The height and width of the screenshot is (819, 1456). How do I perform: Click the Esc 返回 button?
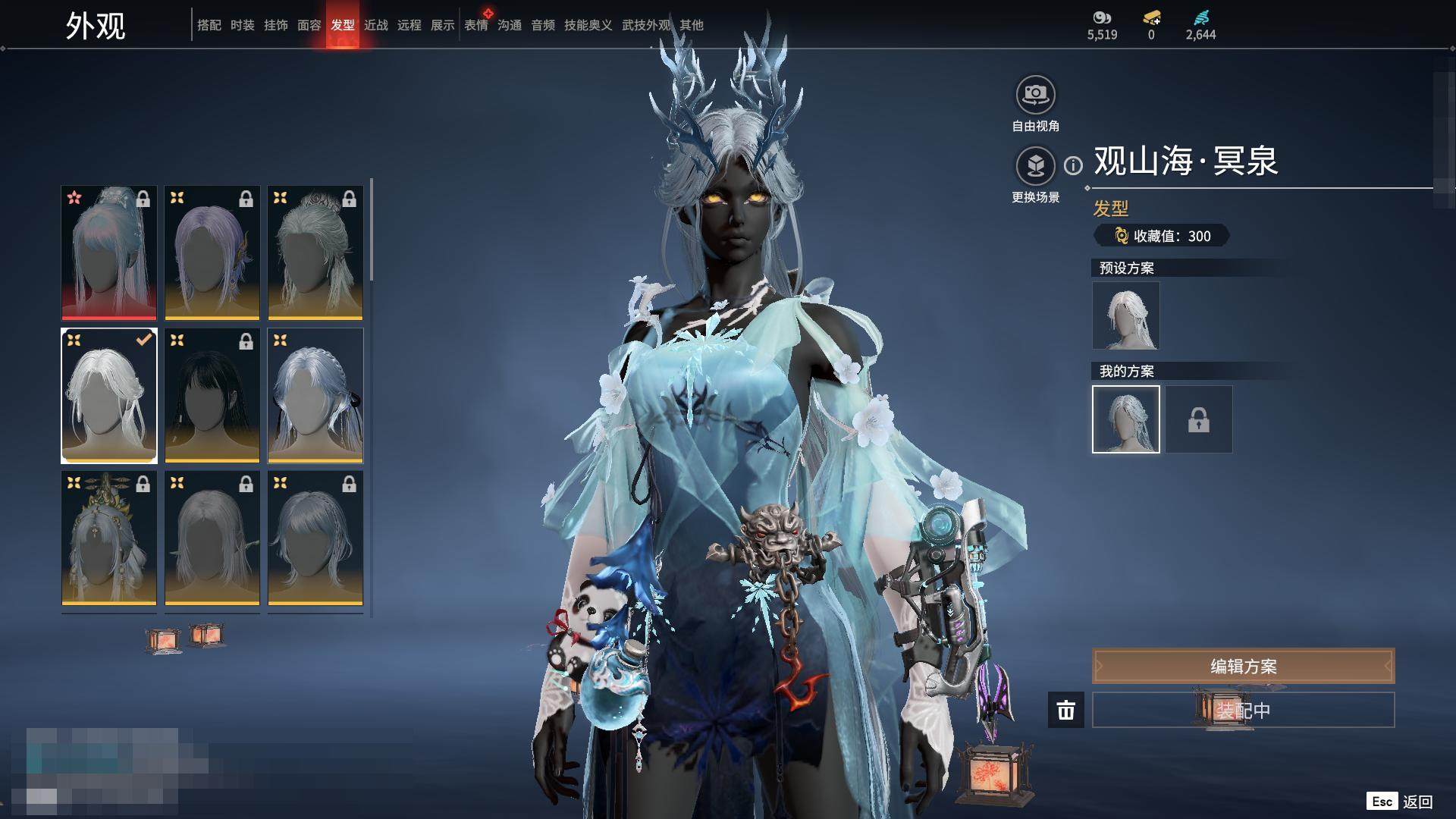point(1400,802)
